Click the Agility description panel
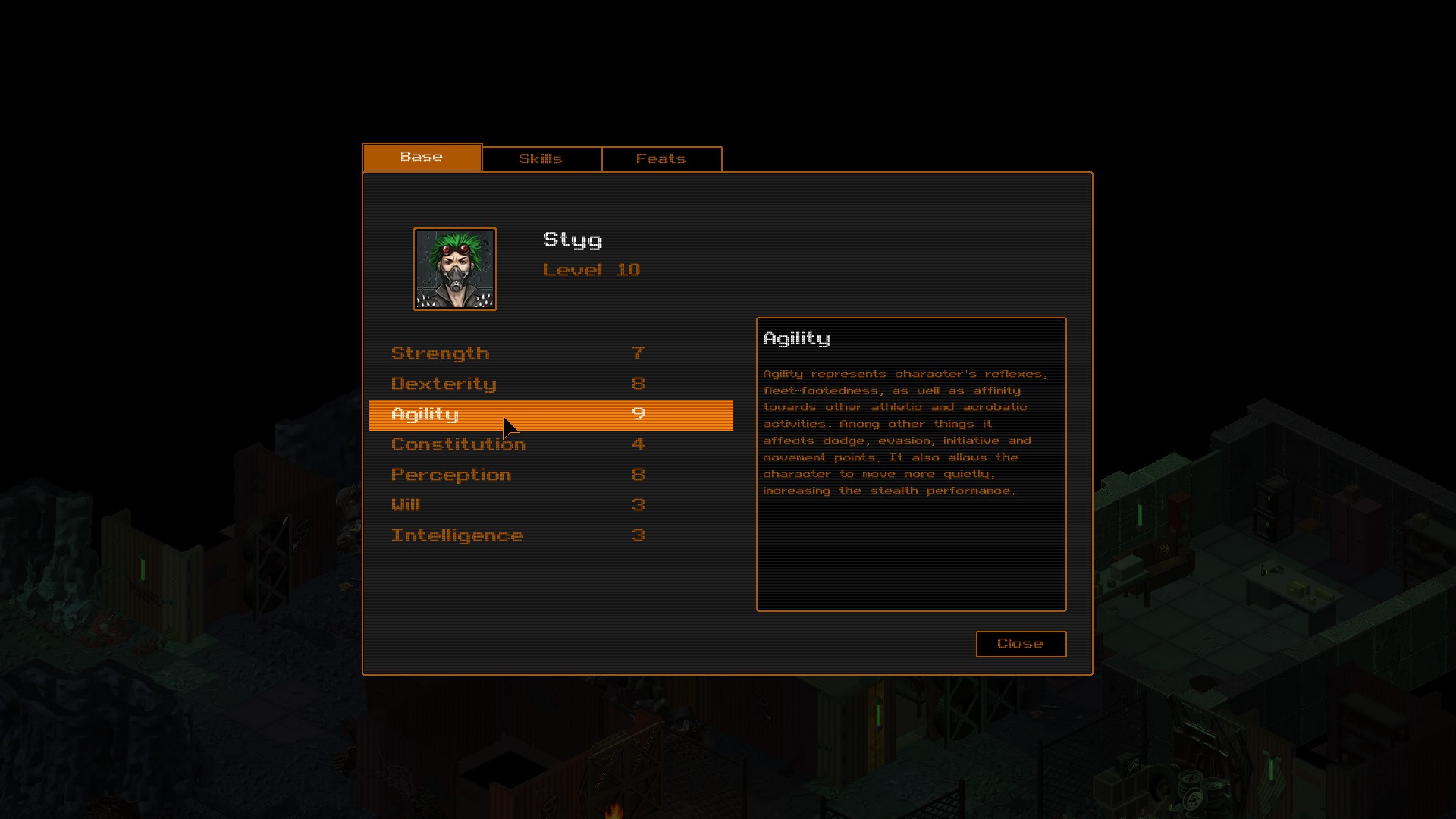The image size is (1456, 819). pos(910,464)
